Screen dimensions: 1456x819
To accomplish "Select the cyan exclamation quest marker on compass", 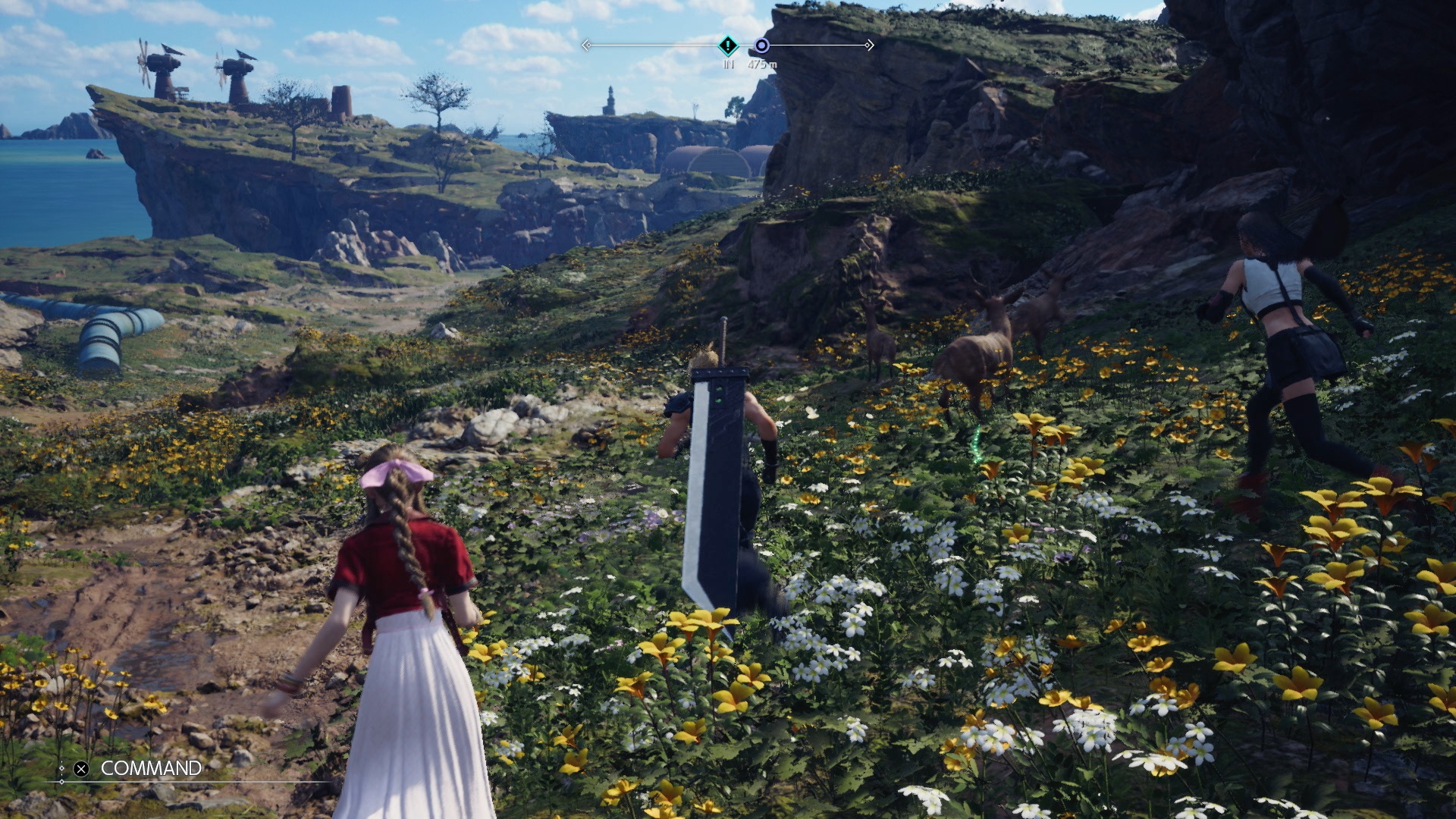I will 728,44.
